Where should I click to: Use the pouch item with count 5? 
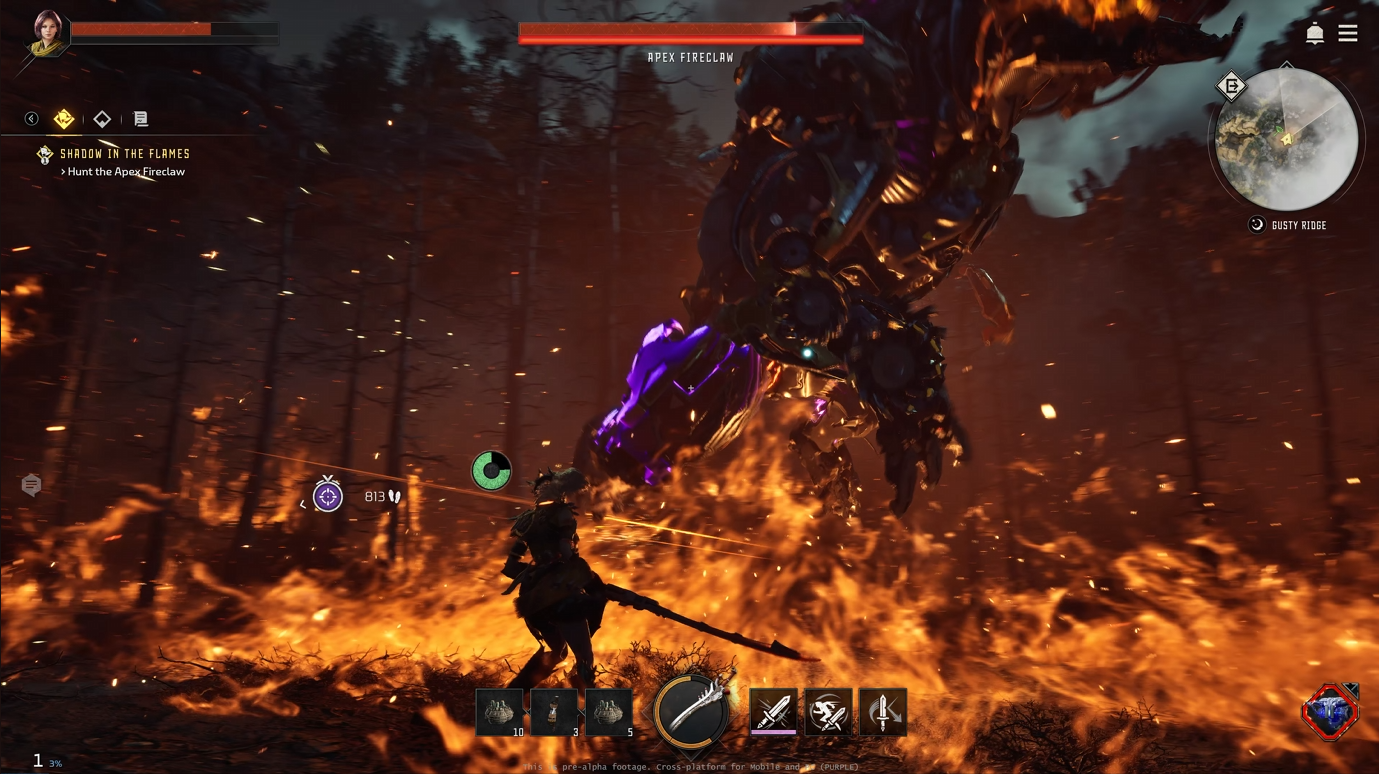[609, 712]
